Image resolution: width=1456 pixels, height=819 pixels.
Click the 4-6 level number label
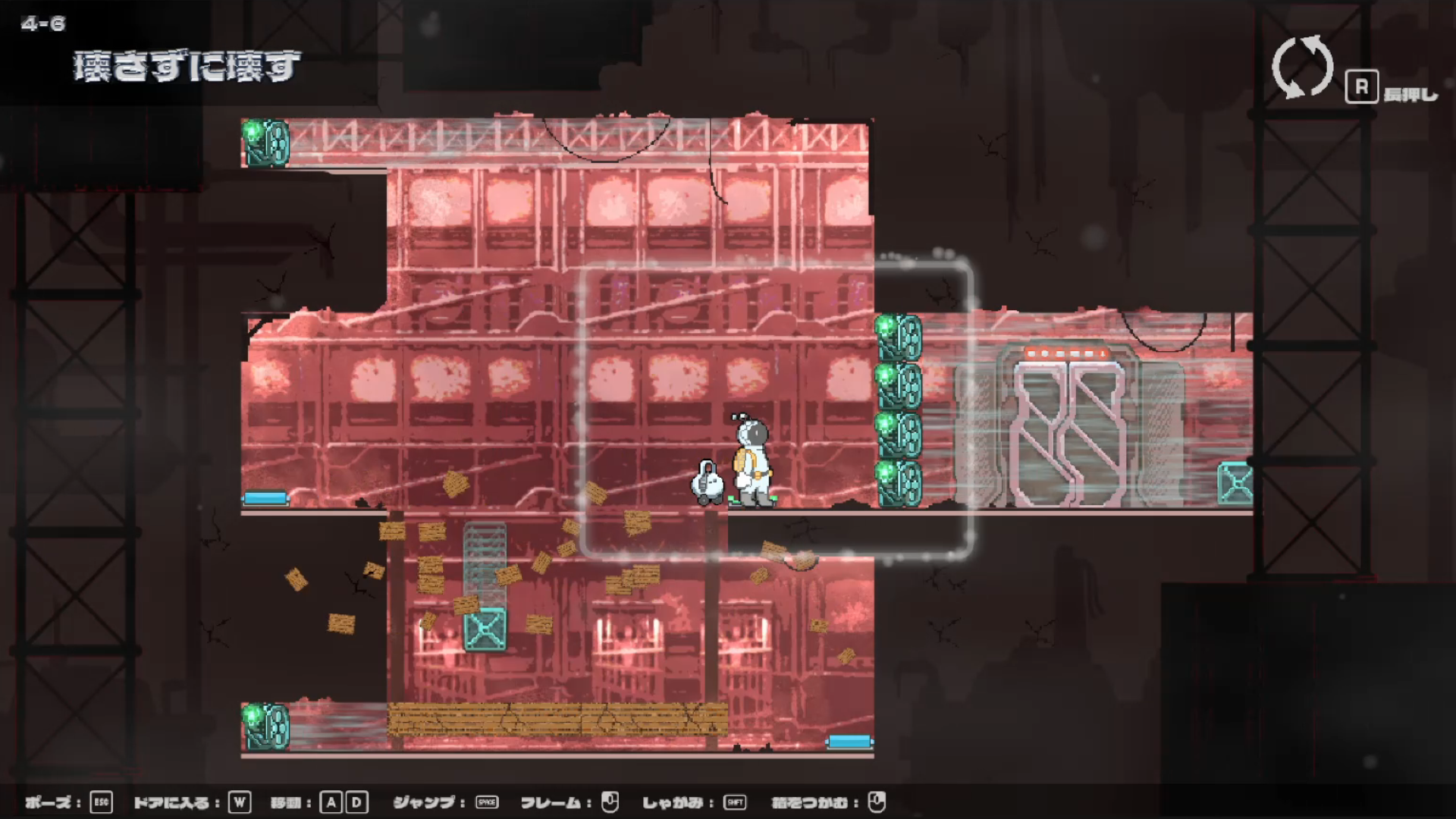point(42,23)
